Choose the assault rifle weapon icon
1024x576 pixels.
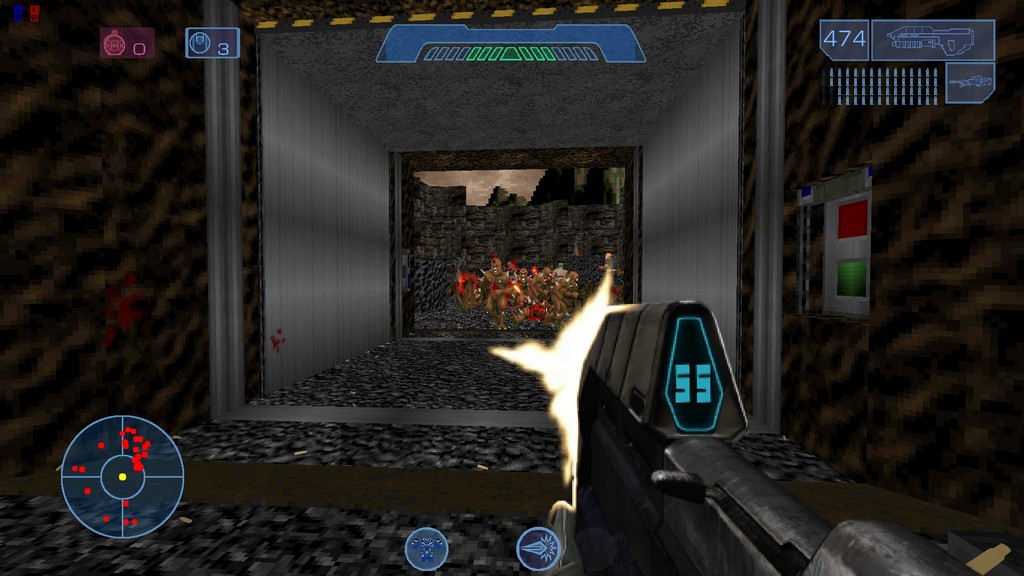932,40
